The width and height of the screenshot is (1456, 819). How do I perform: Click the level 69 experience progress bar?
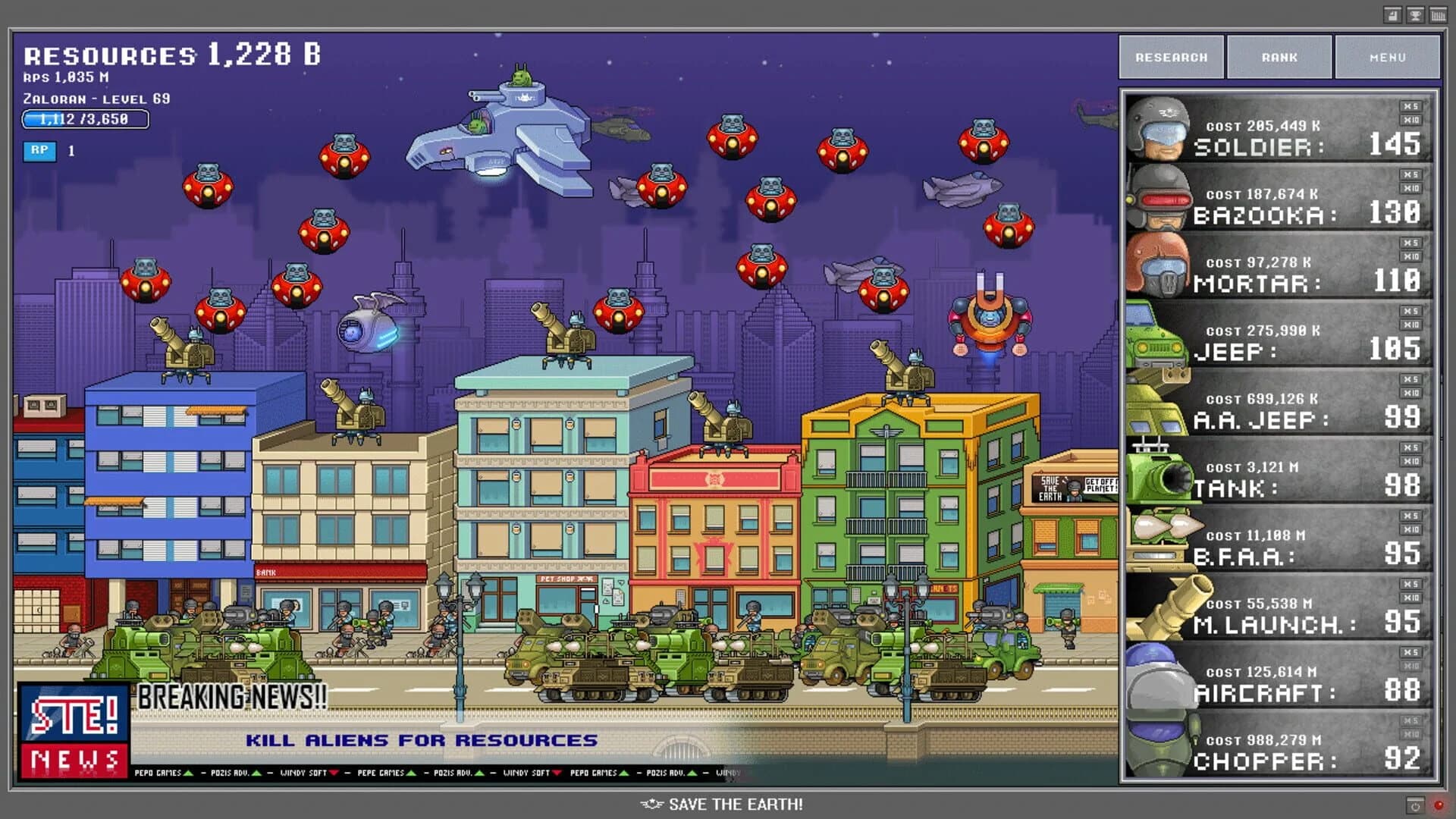click(x=85, y=119)
